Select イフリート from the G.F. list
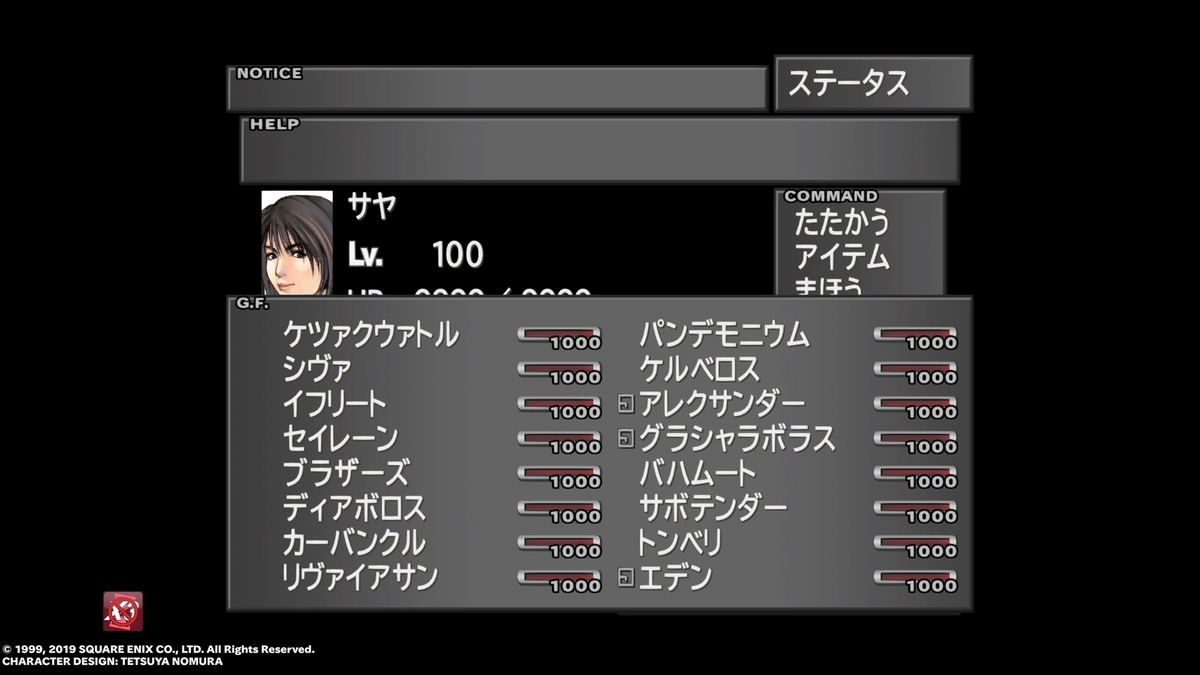 [335, 404]
